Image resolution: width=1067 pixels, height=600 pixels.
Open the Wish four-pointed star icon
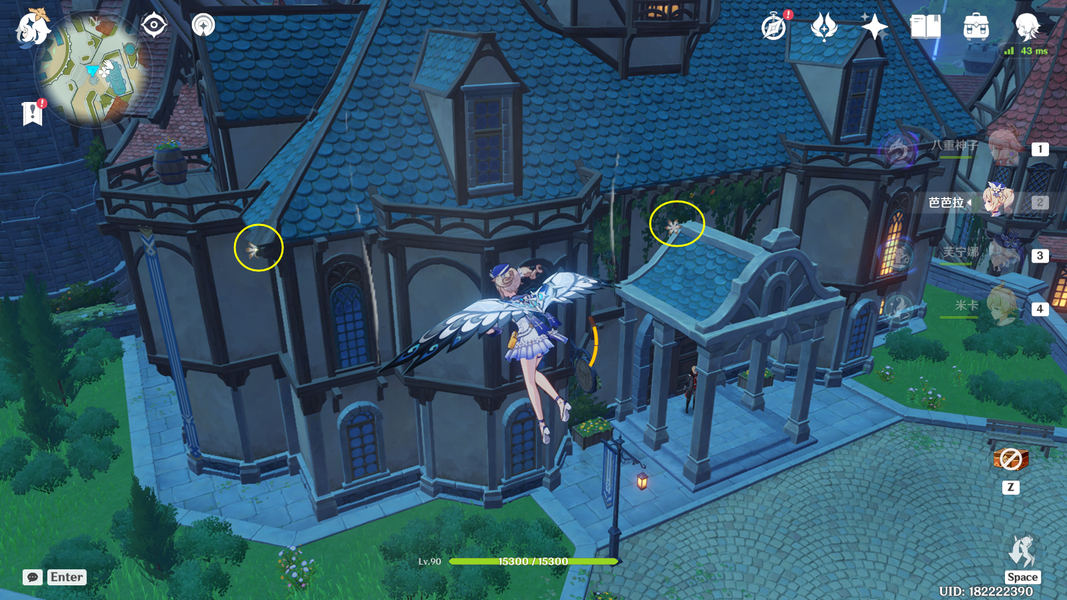[x=874, y=27]
